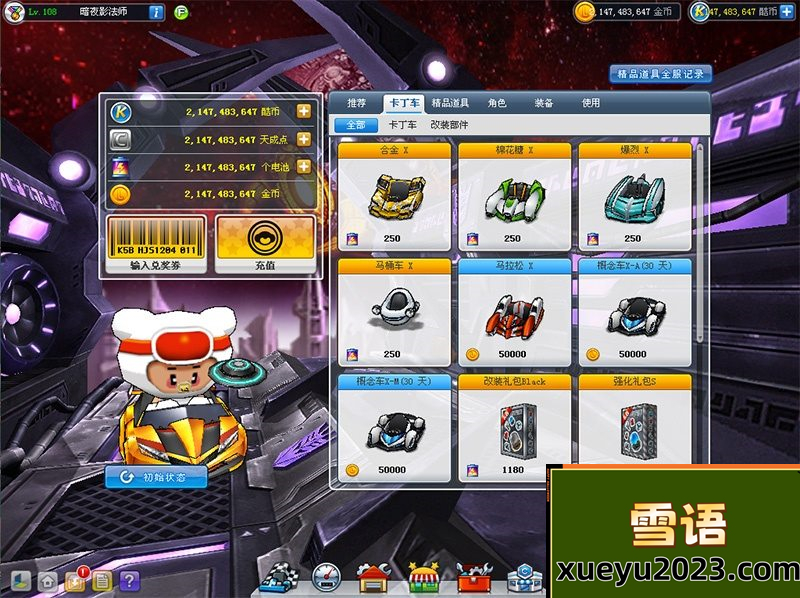
Task: Select the 合金 X kart item
Action: [393, 197]
